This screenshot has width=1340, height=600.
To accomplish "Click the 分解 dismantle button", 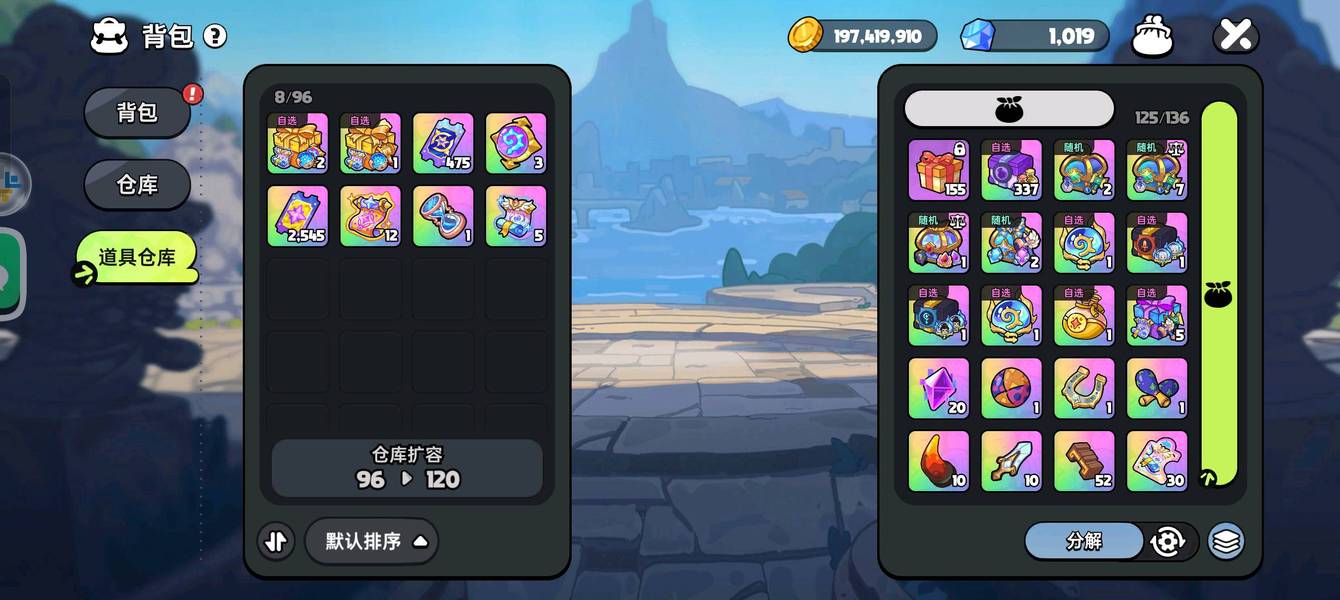I will tap(1084, 541).
